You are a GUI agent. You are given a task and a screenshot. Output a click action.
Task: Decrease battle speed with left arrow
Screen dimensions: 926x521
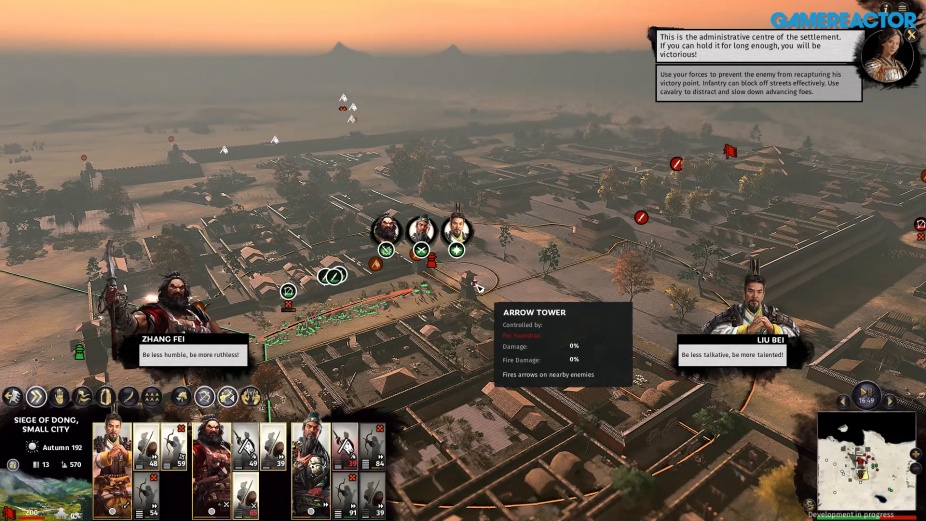coord(843,401)
